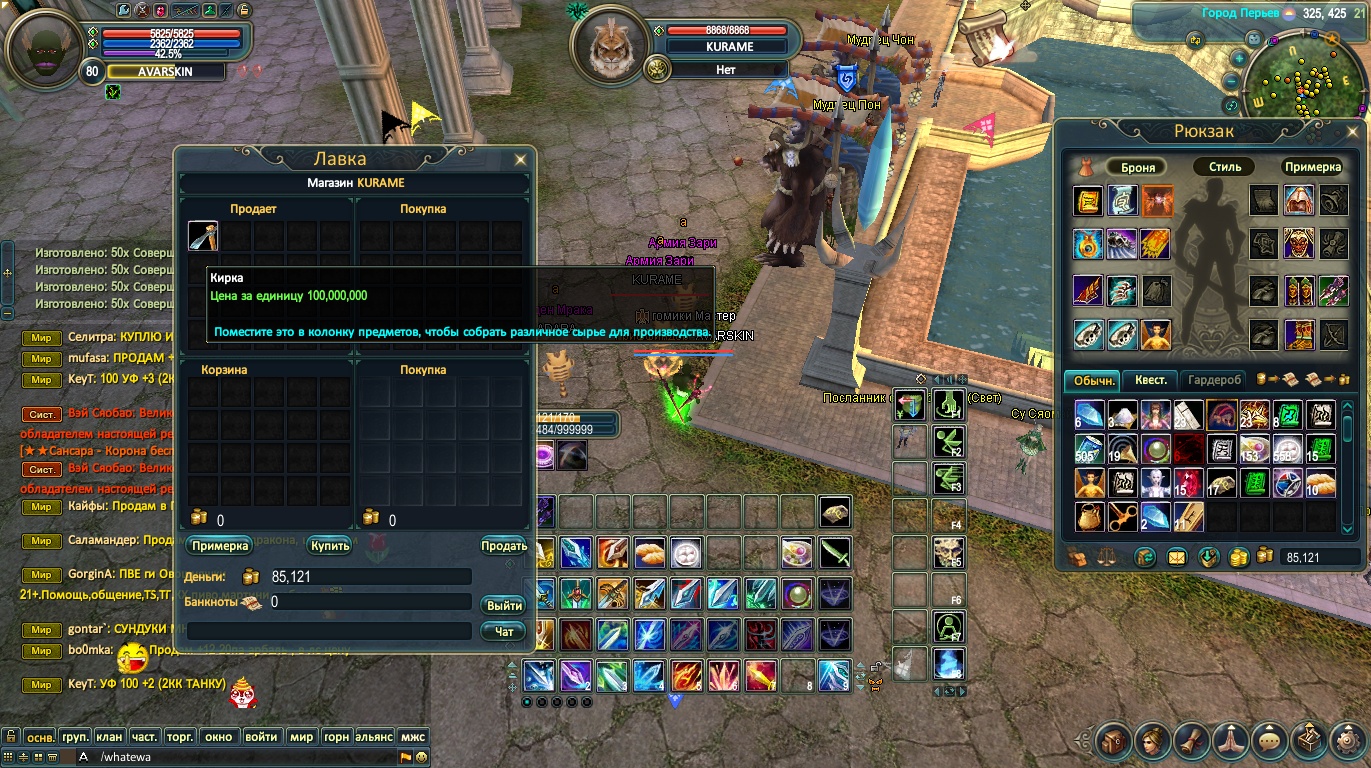Select the Кирка pickaxe item for sale

[x=203, y=236]
